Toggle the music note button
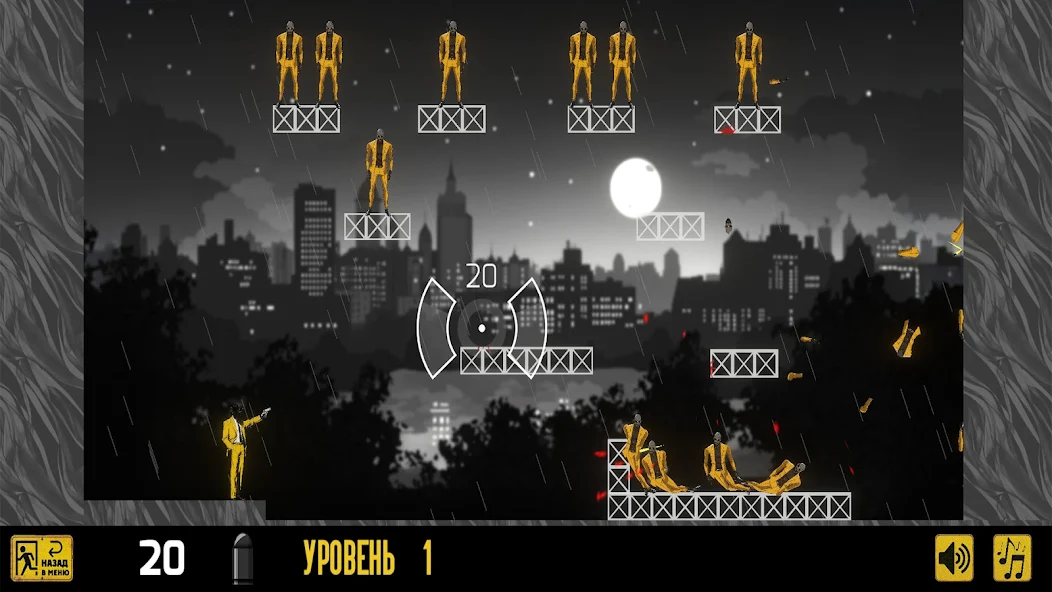Screen dimensions: 1052x592 (x=1011, y=558)
